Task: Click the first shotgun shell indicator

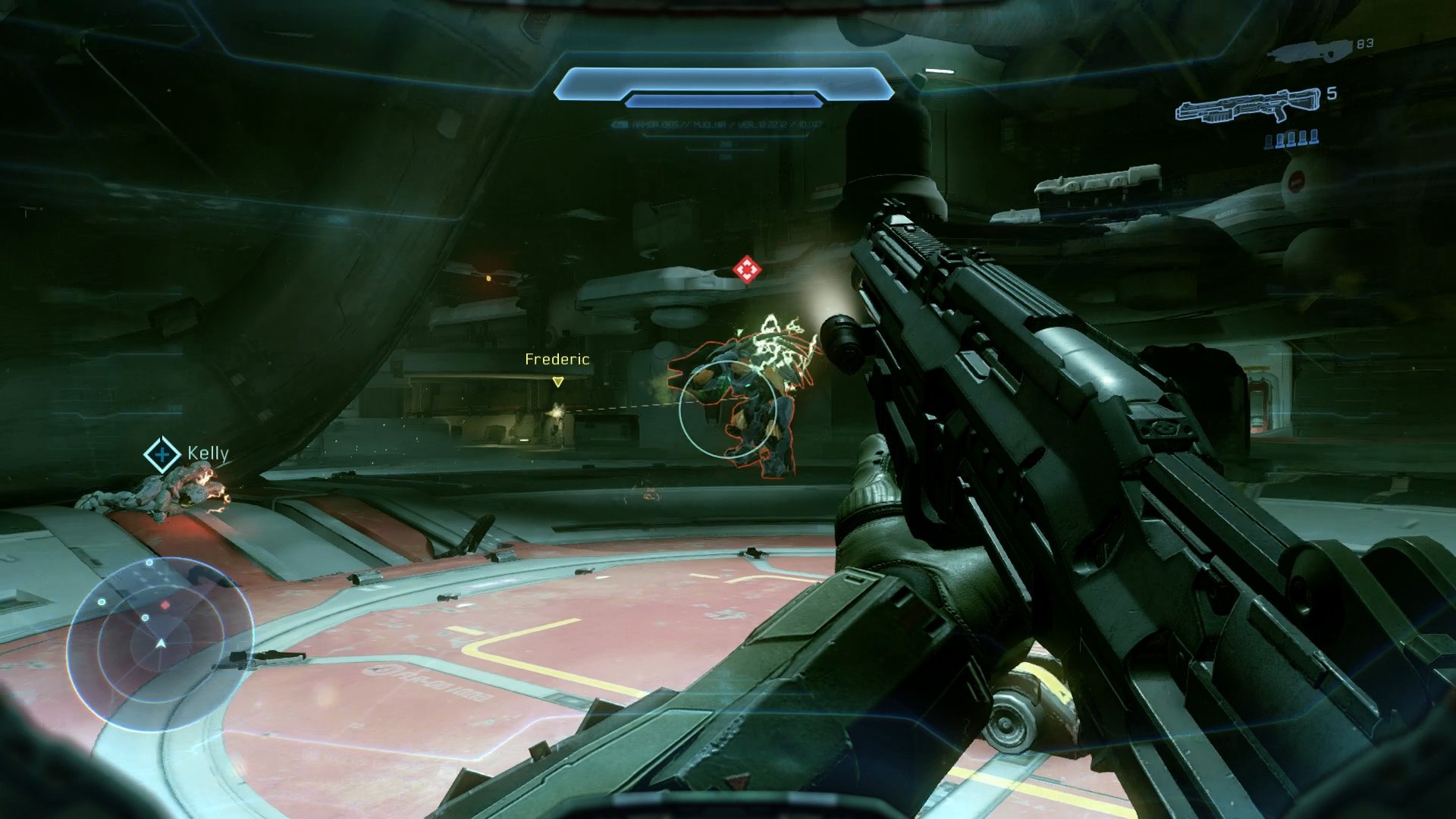Action: [1269, 140]
